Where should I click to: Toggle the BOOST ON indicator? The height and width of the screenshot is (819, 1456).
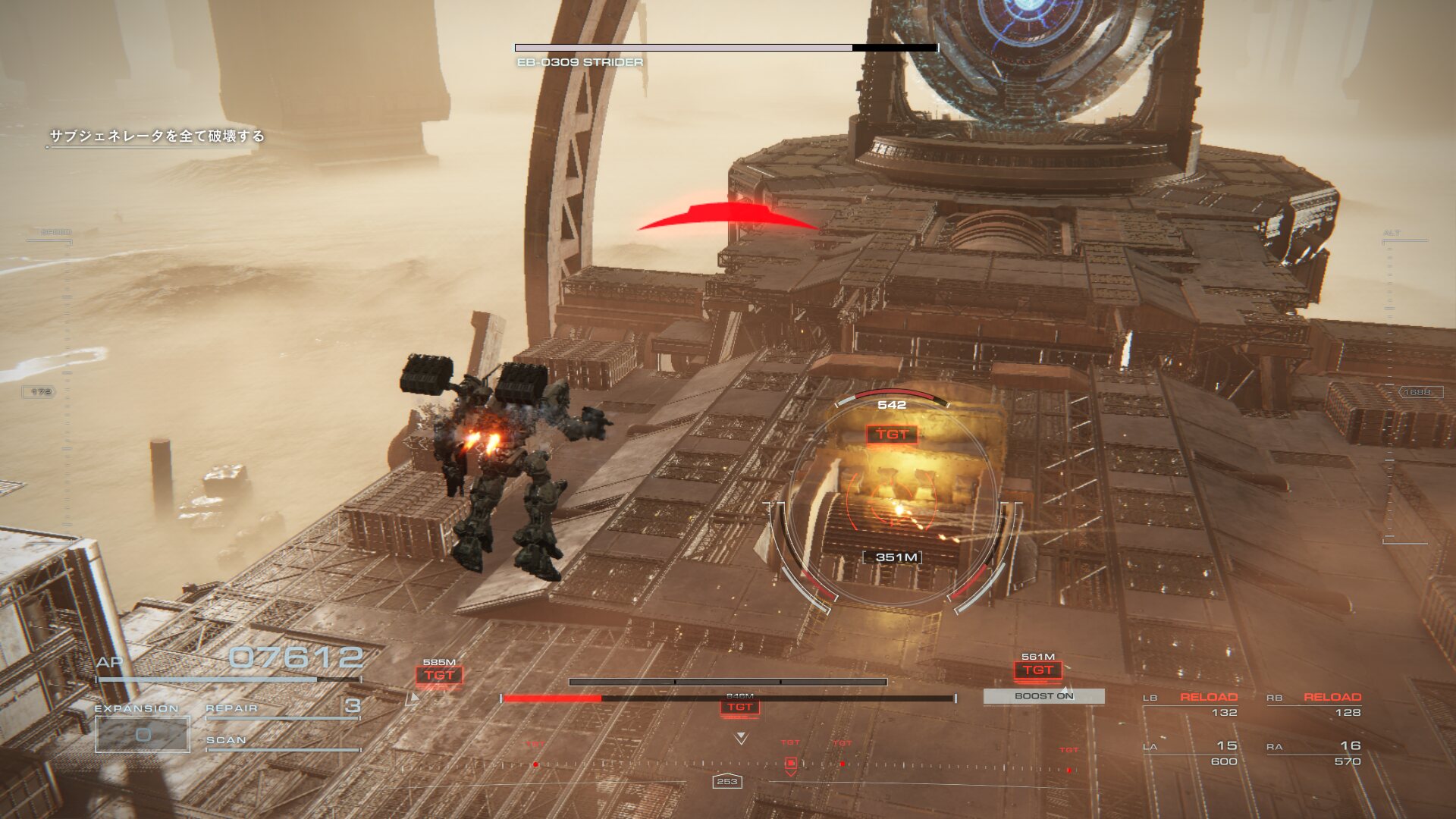pyautogui.click(x=1043, y=696)
